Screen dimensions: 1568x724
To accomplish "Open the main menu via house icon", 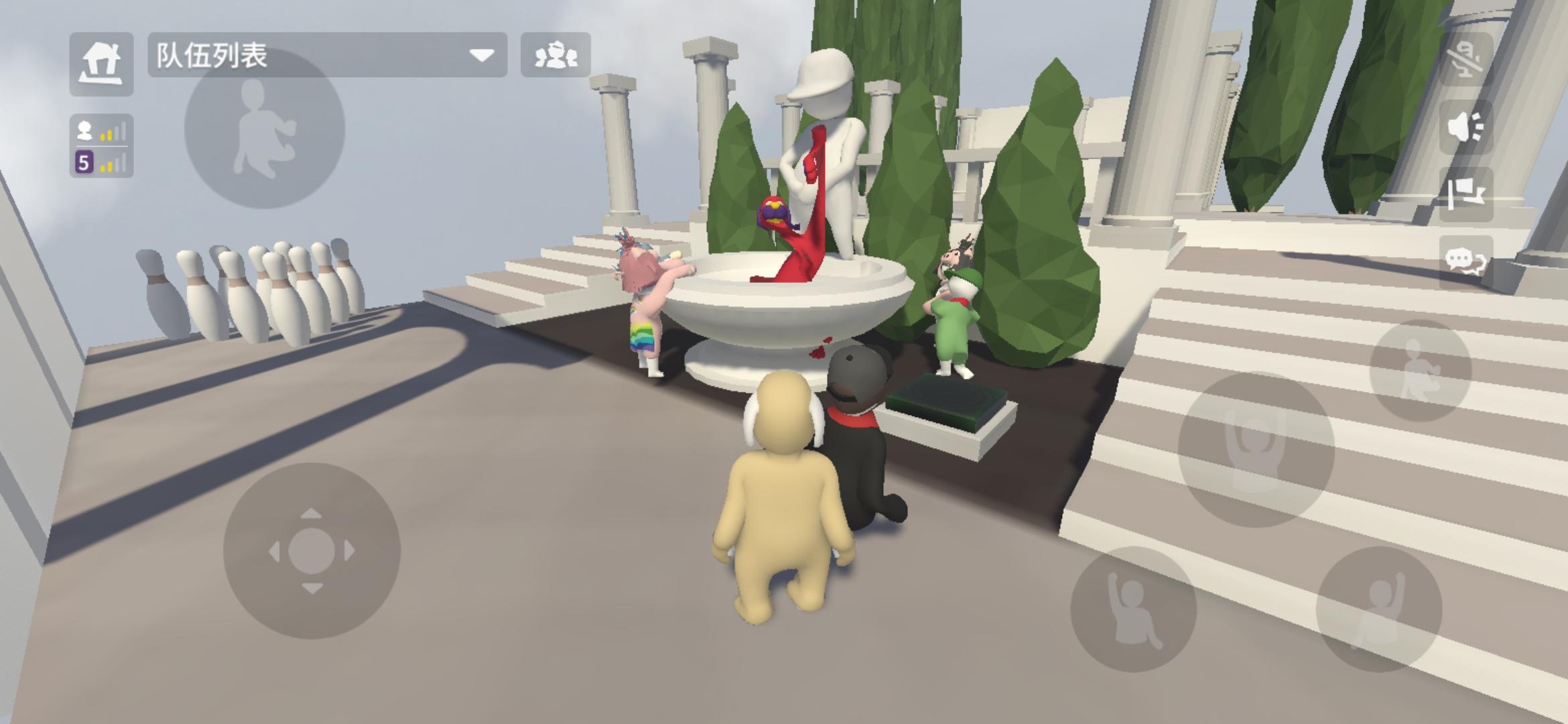I will [101, 64].
